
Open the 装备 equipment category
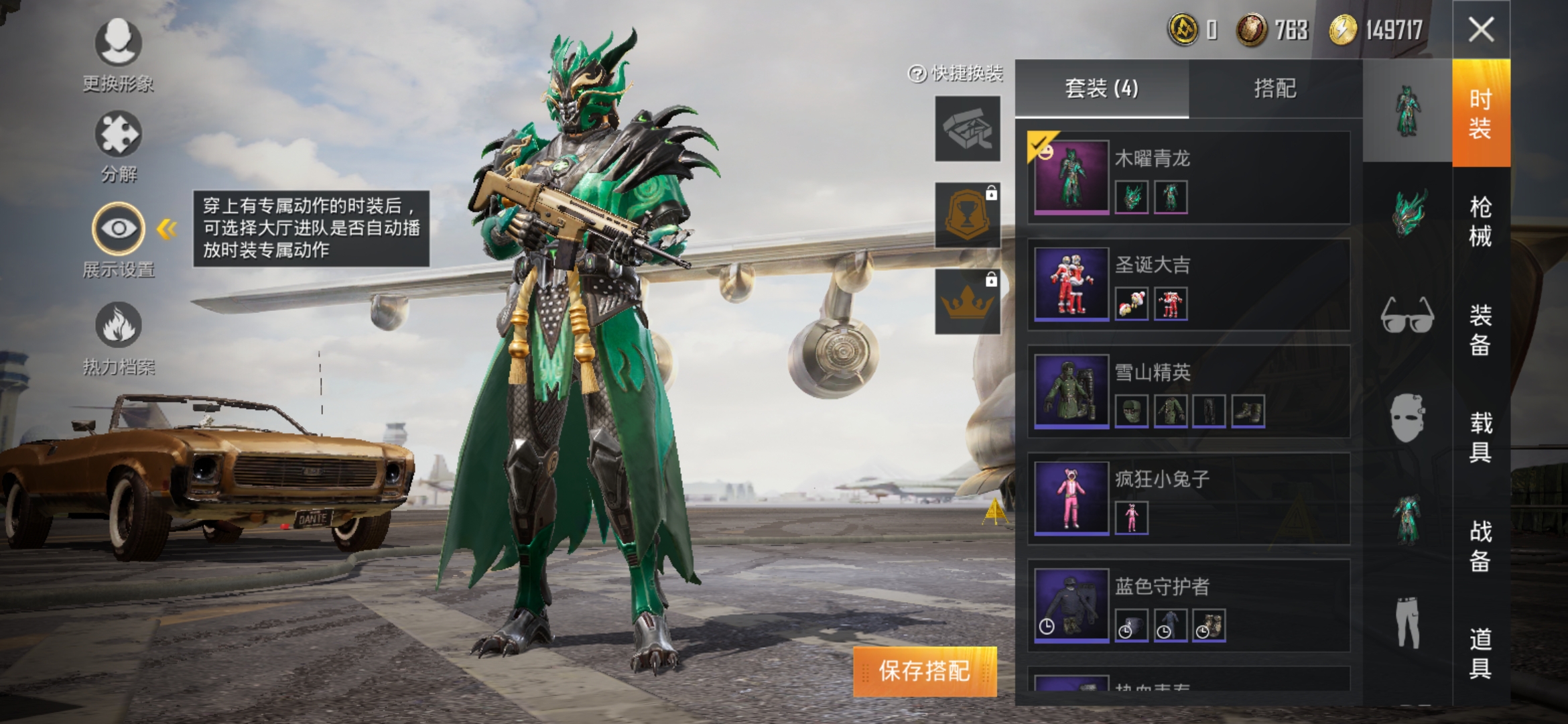[x=1480, y=330]
